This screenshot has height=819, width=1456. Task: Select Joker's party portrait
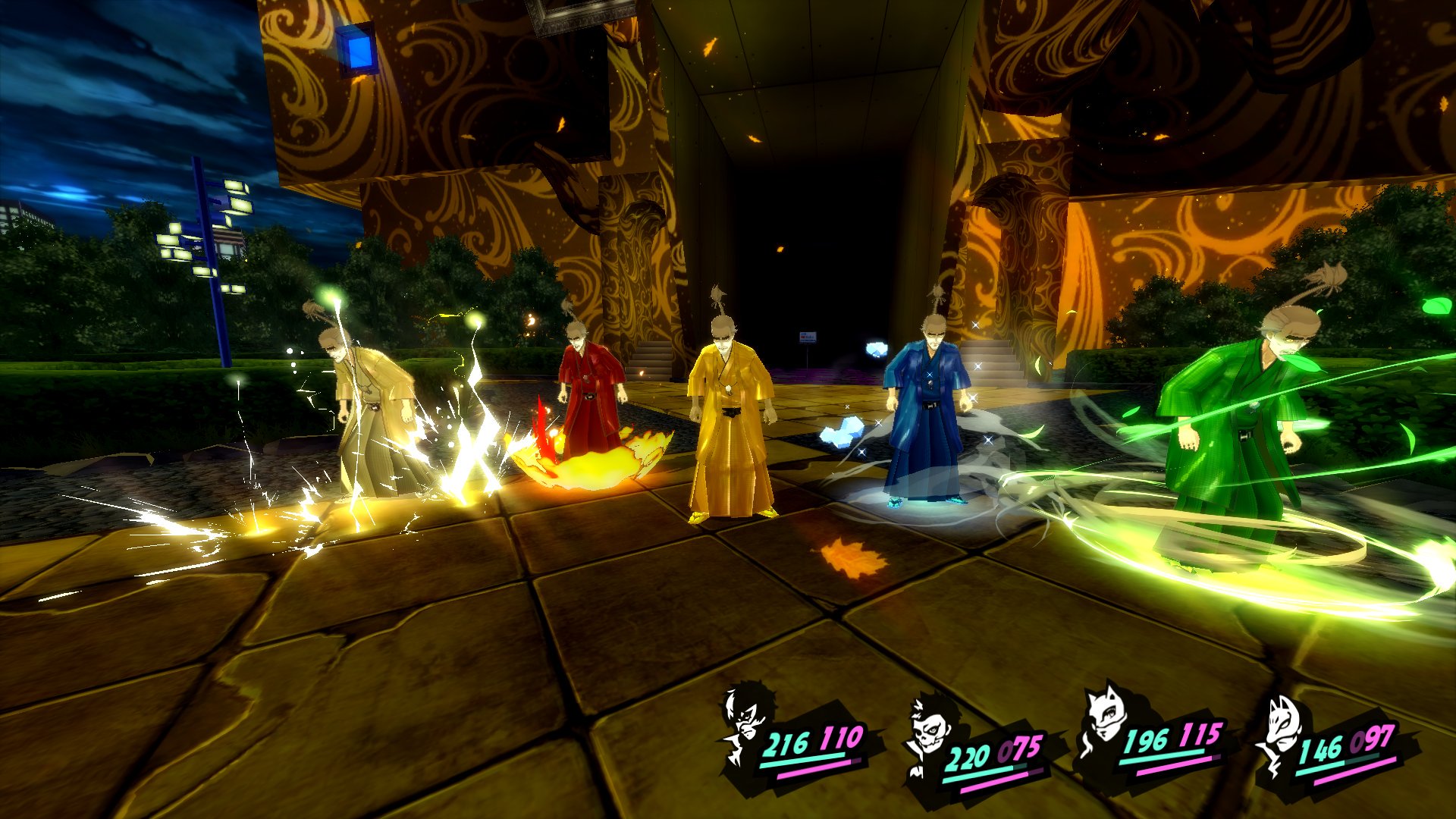pyautogui.click(x=746, y=724)
